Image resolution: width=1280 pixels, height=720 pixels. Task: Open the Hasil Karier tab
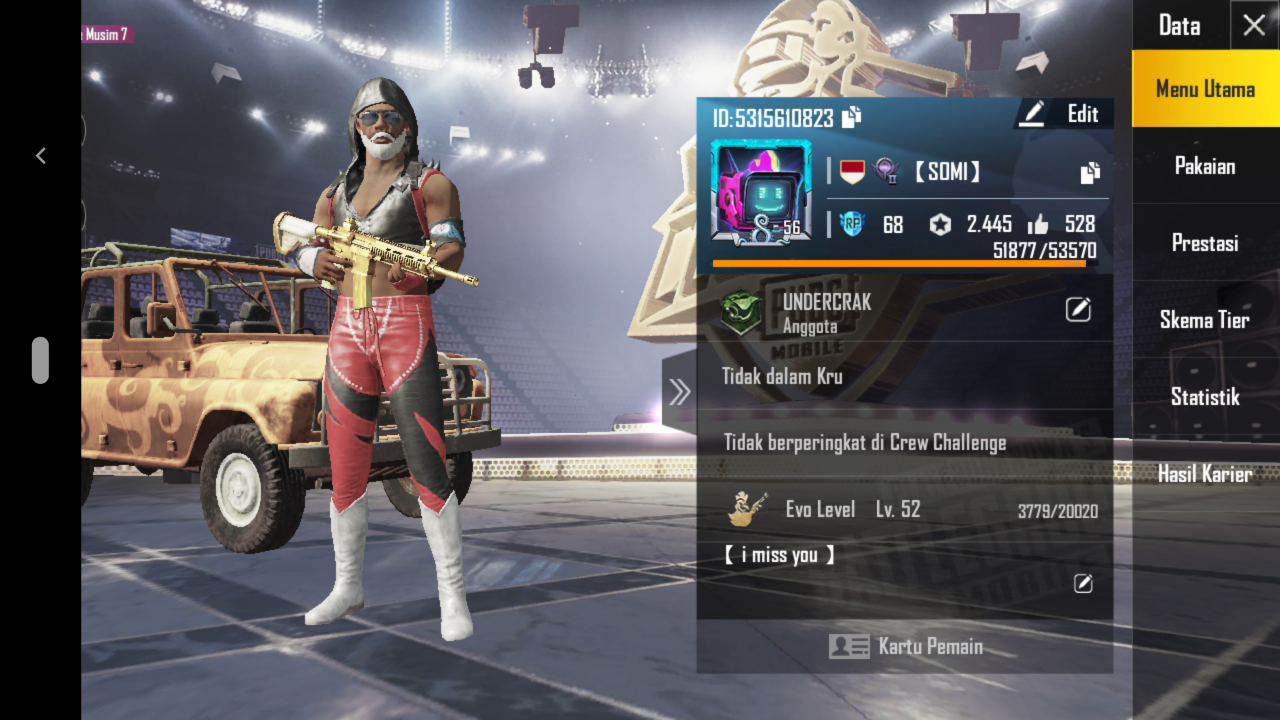click(x=1205, y=474)
